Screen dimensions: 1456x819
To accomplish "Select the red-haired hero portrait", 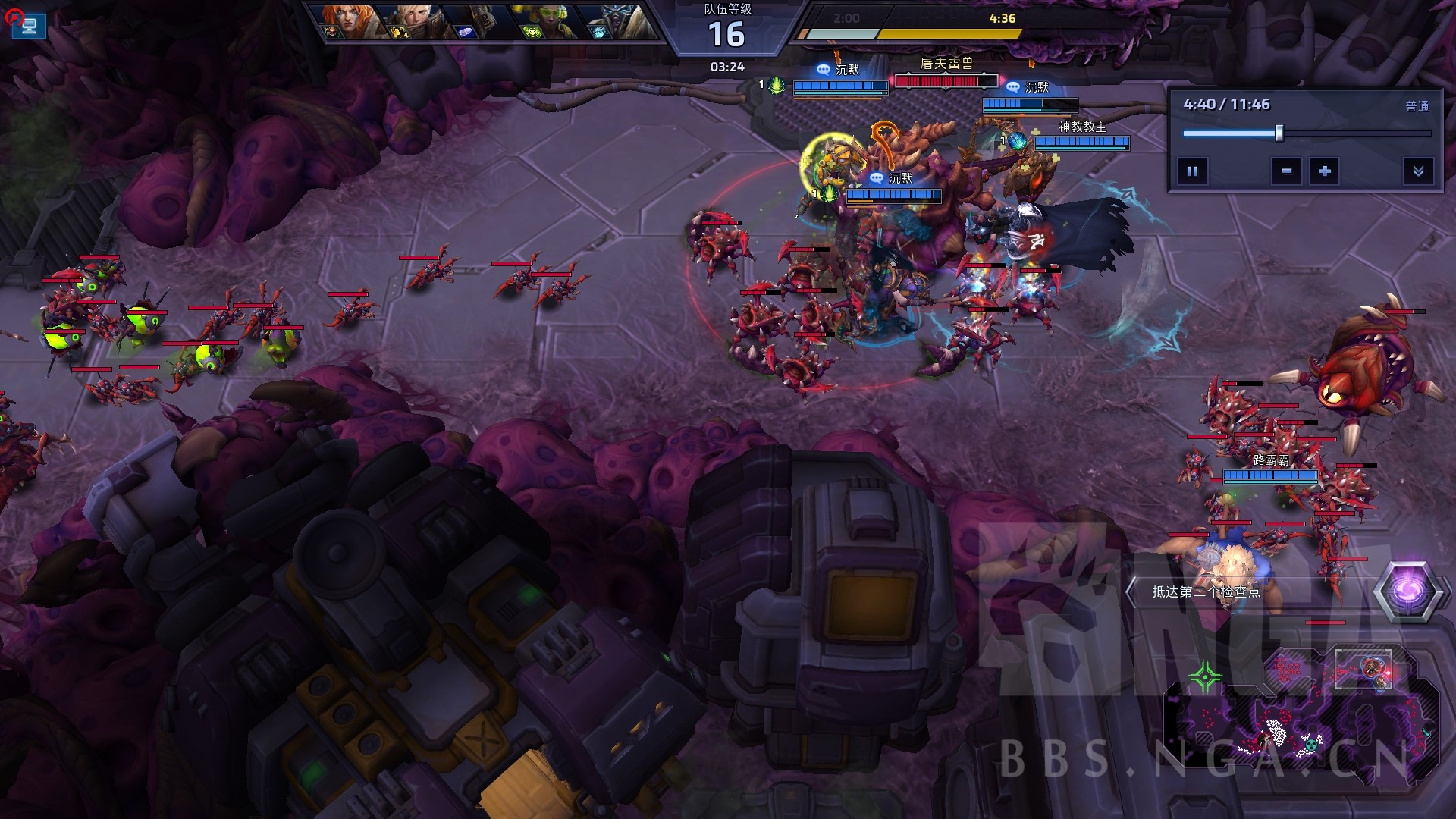I will click(349, 21).
